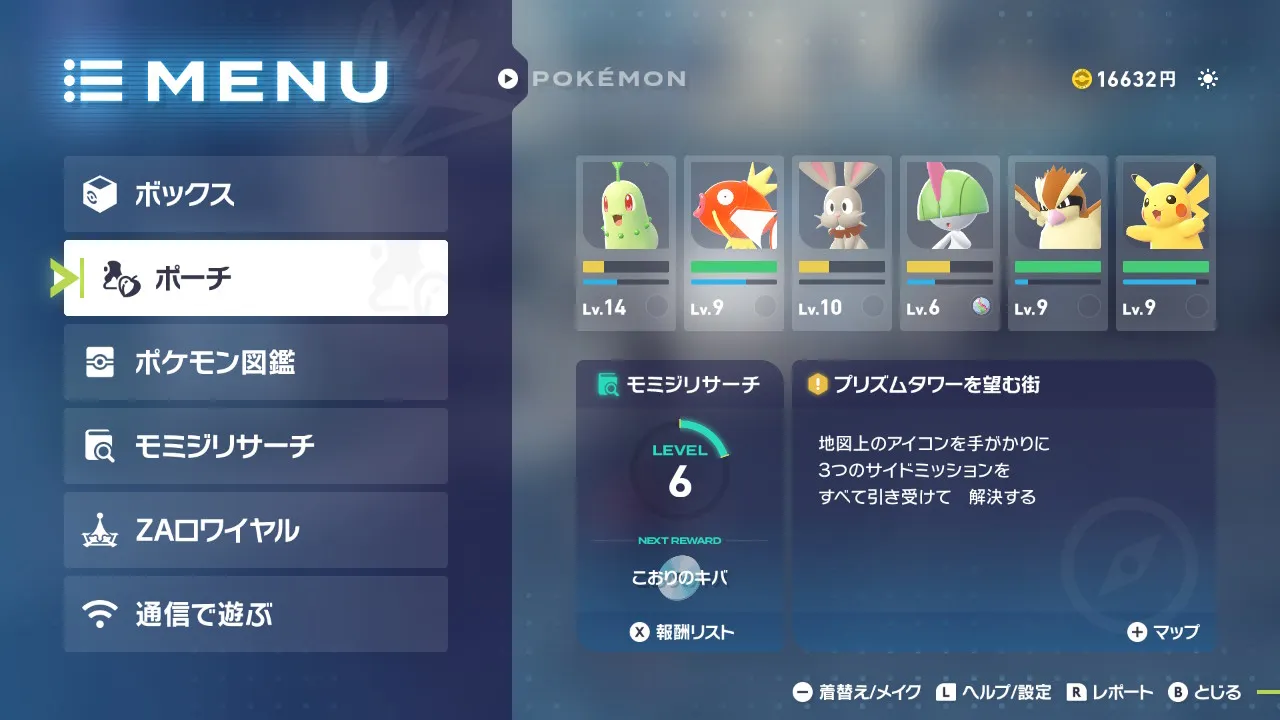Open the モミジリサーチ level 6 panel
Viewport: 1280px width, 720px height.
(679, 472)
